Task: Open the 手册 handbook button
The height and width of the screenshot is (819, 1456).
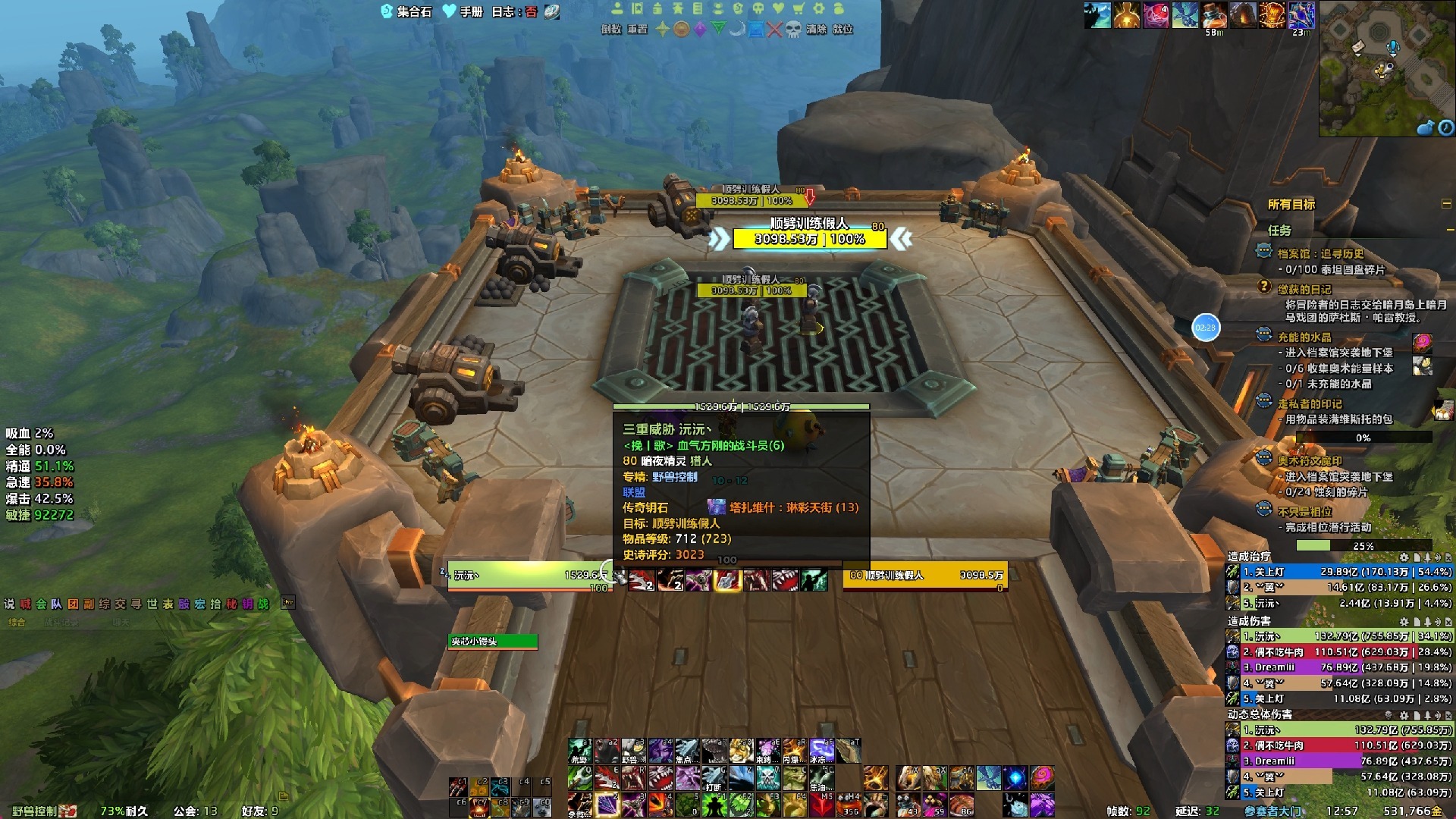Action: pos(463,11)
